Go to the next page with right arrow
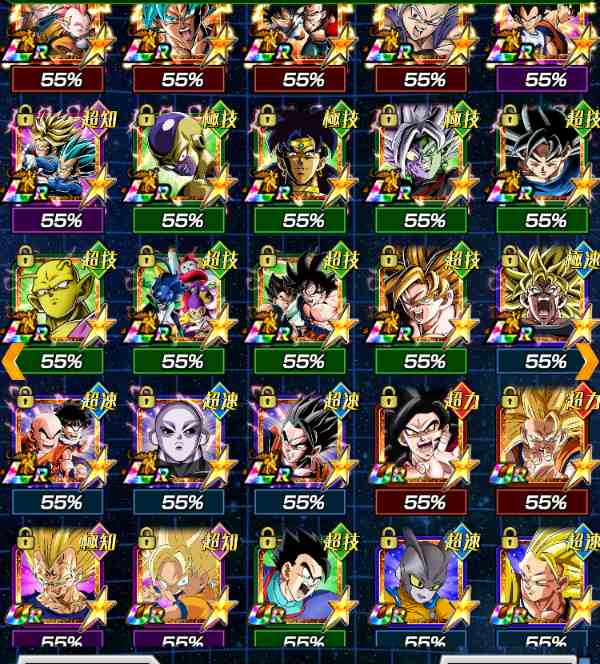The width and height of the screenshot is (600, 664). point(589,362)
